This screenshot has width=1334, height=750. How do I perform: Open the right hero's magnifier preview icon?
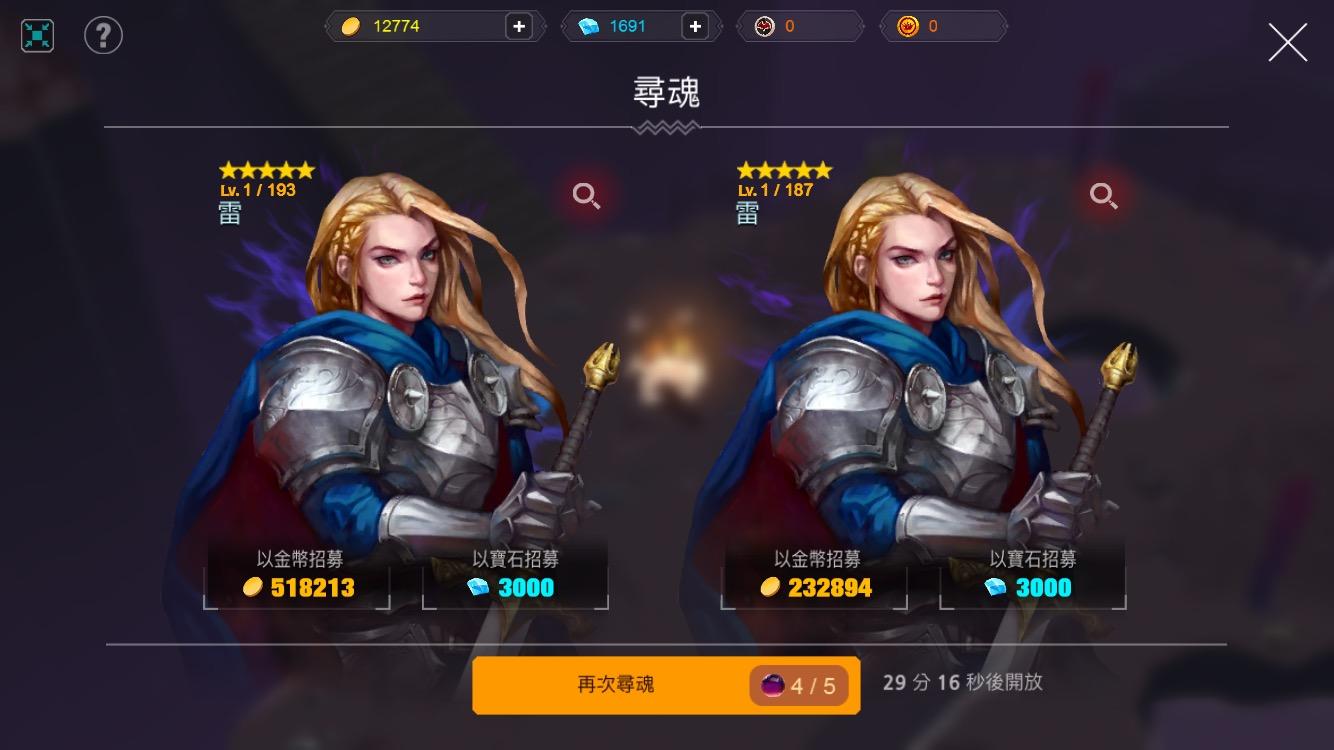pos(1104,196)
